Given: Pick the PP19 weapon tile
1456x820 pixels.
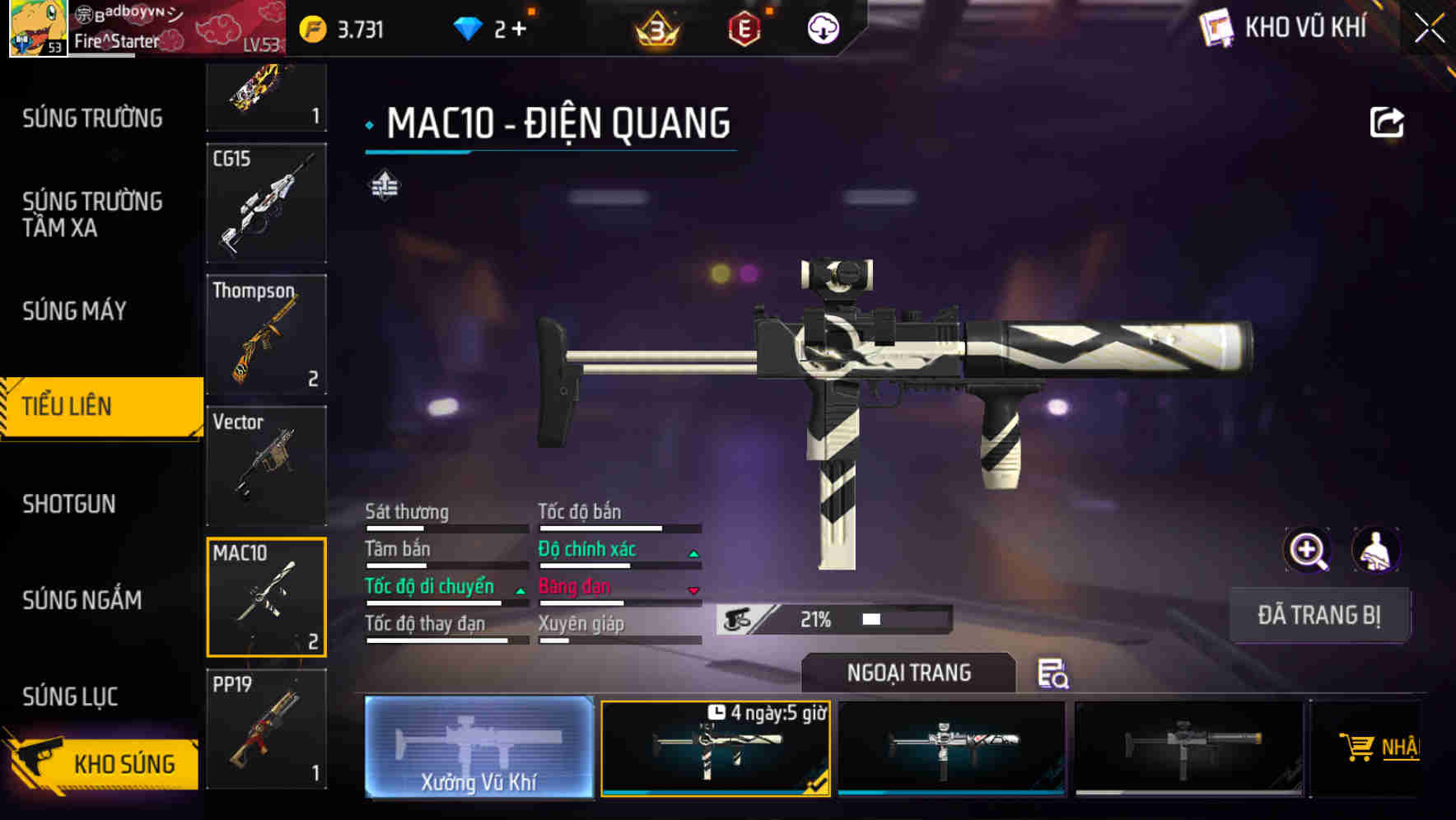Looking at the screenshot, I should pyautogui.click(x=266, y=729).
